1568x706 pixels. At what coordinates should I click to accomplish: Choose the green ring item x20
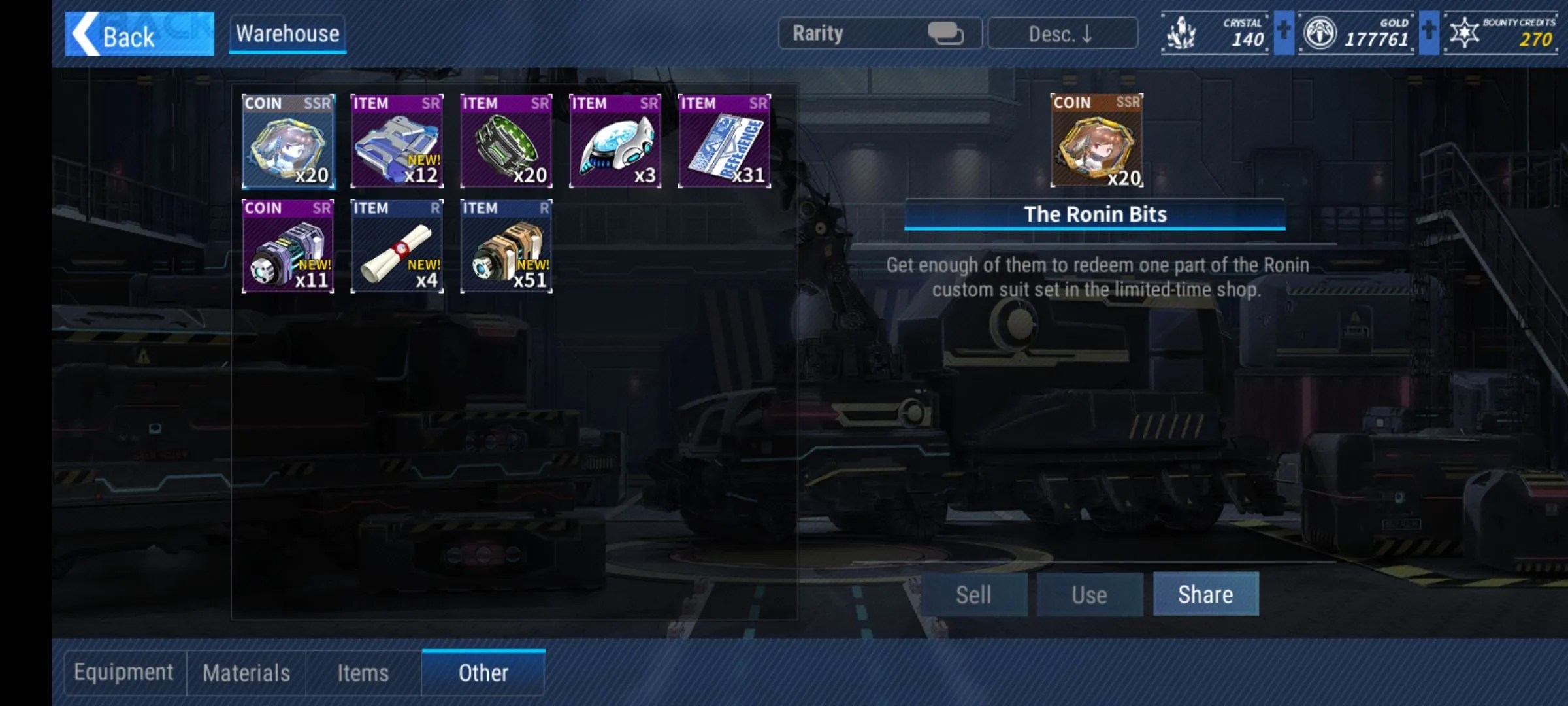tap(506, 141)
